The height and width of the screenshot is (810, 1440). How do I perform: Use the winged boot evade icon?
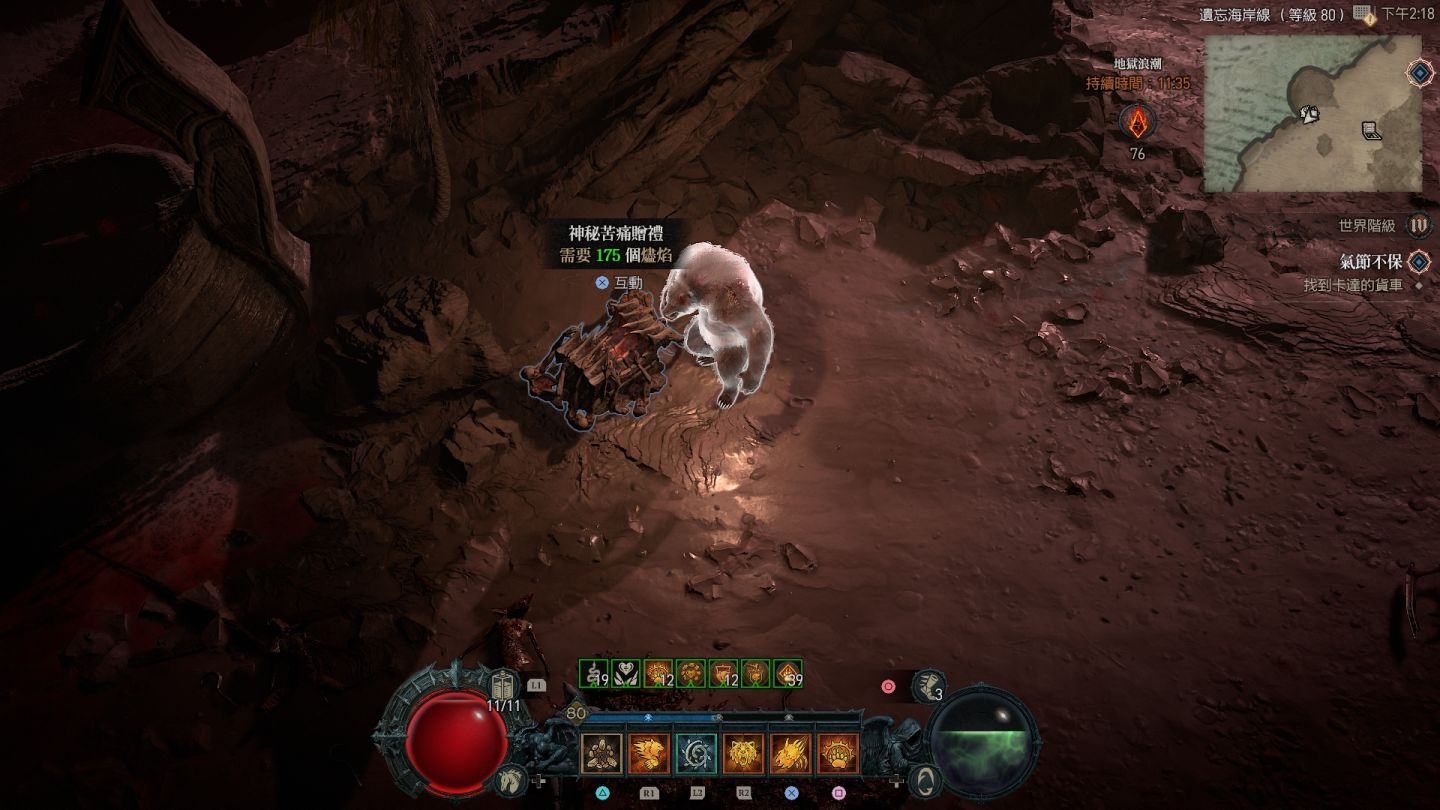tap(929, 686)
